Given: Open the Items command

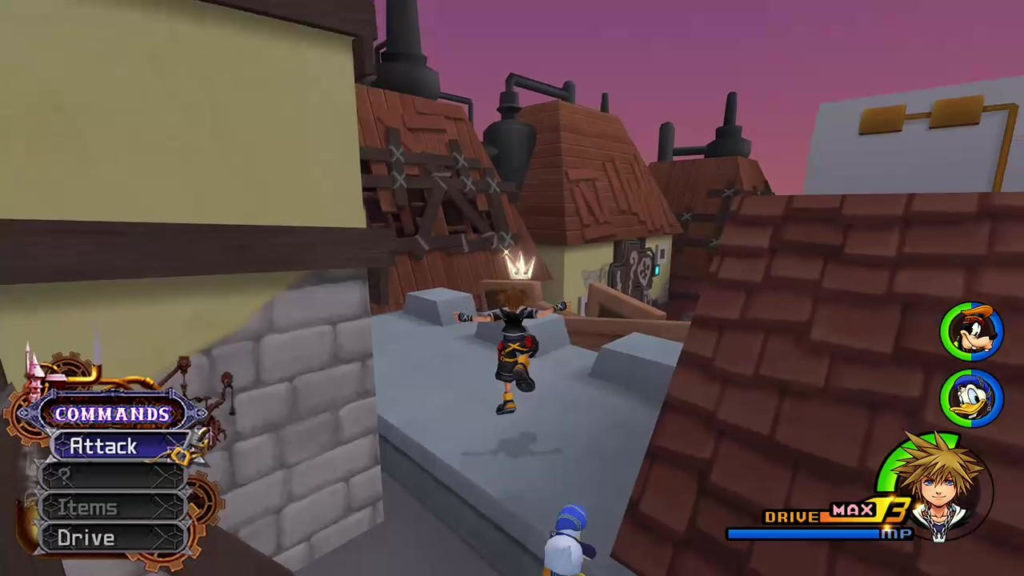Looking at the screenshot, I should point(110,508).
